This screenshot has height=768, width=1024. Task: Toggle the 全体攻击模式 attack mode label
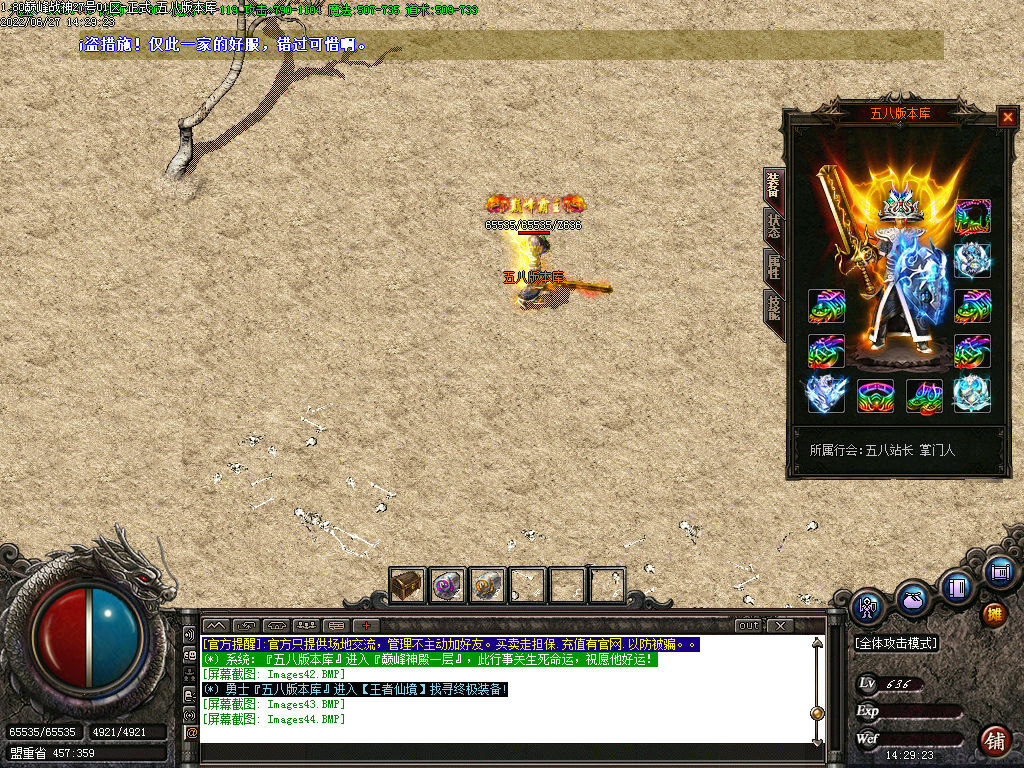point(896,643)
